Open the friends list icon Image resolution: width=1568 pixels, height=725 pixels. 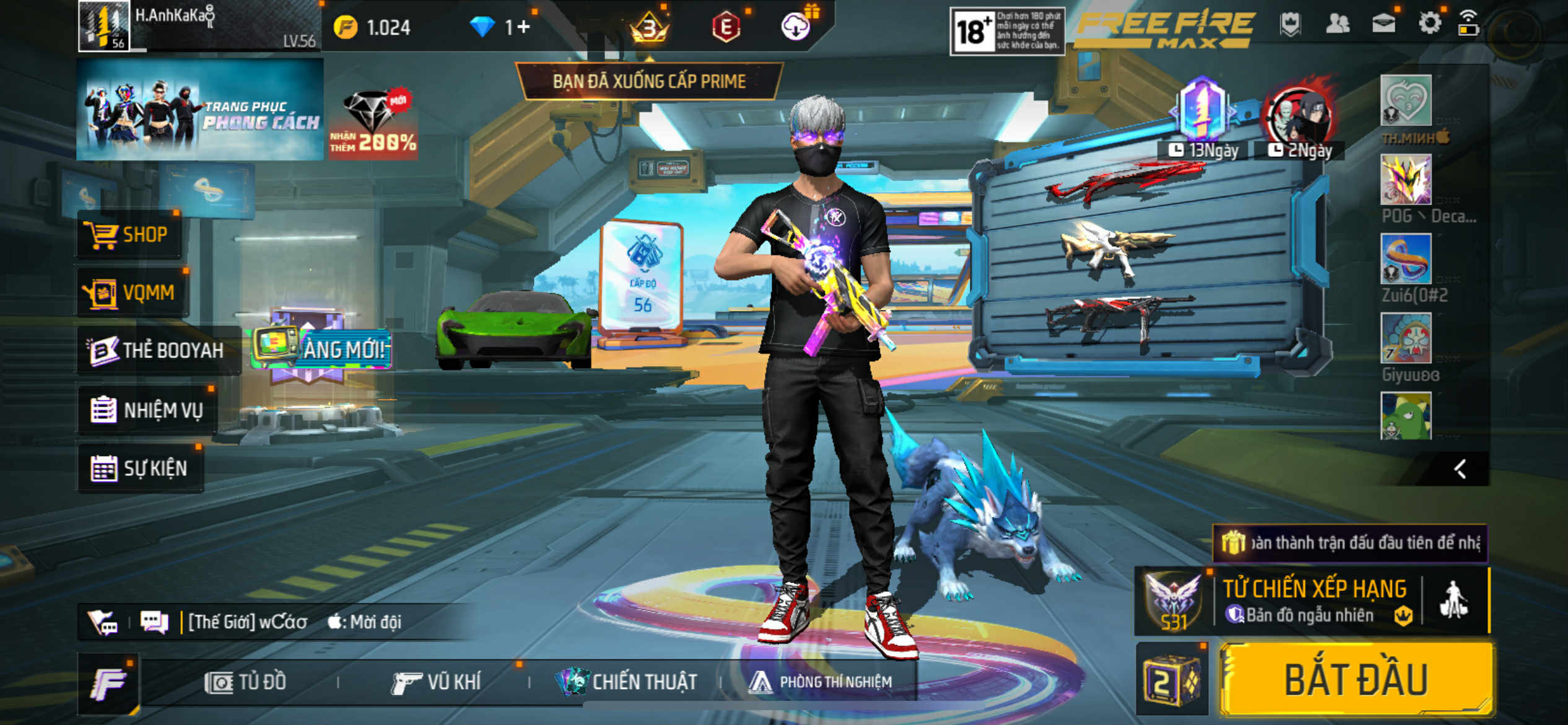[1338, 24]
